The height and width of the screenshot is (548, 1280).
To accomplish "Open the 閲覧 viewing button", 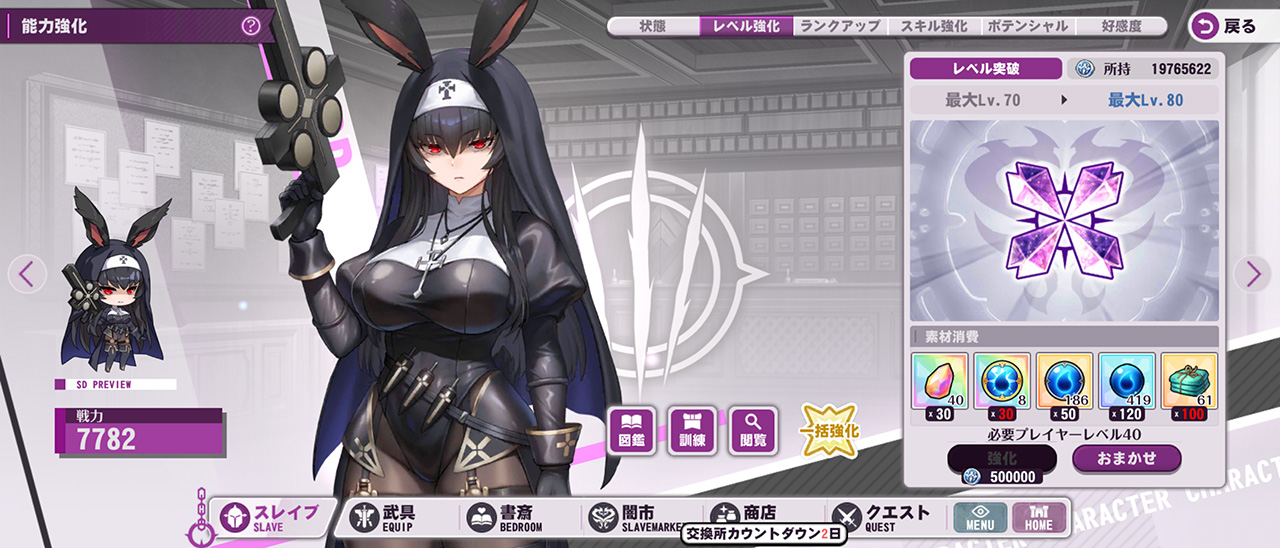I will coord(754,430).
